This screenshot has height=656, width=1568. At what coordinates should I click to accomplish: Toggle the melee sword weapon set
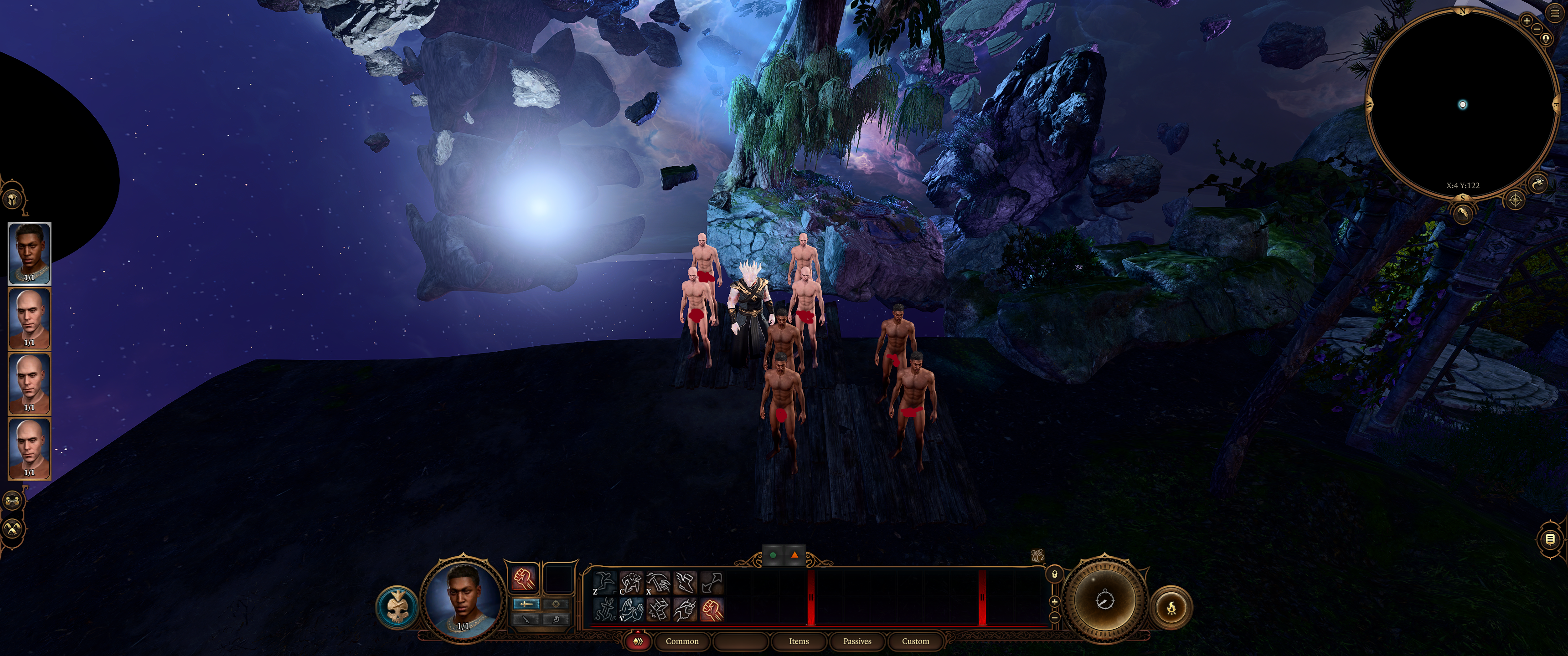click(526, 604)
